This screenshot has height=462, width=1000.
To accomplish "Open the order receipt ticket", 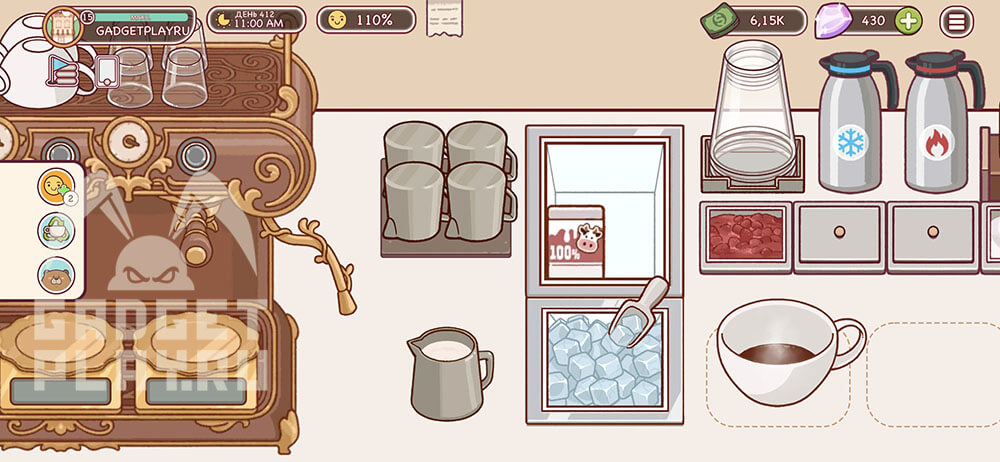I will (443, 17).
